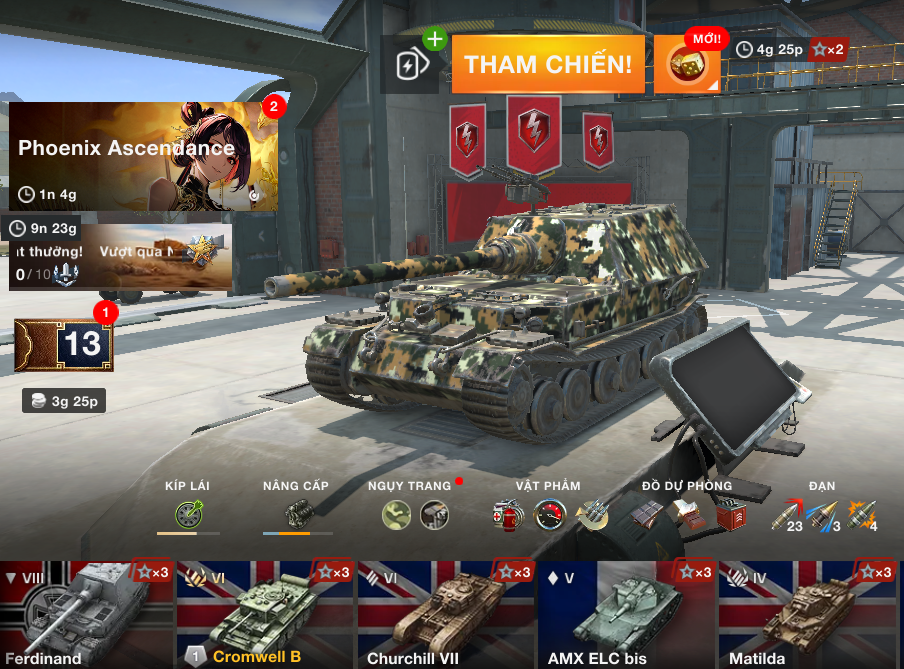This screenshot has height=669, width=904.
Task: Select the Cromwell B tank card
Action: click(x=266, y=614)
